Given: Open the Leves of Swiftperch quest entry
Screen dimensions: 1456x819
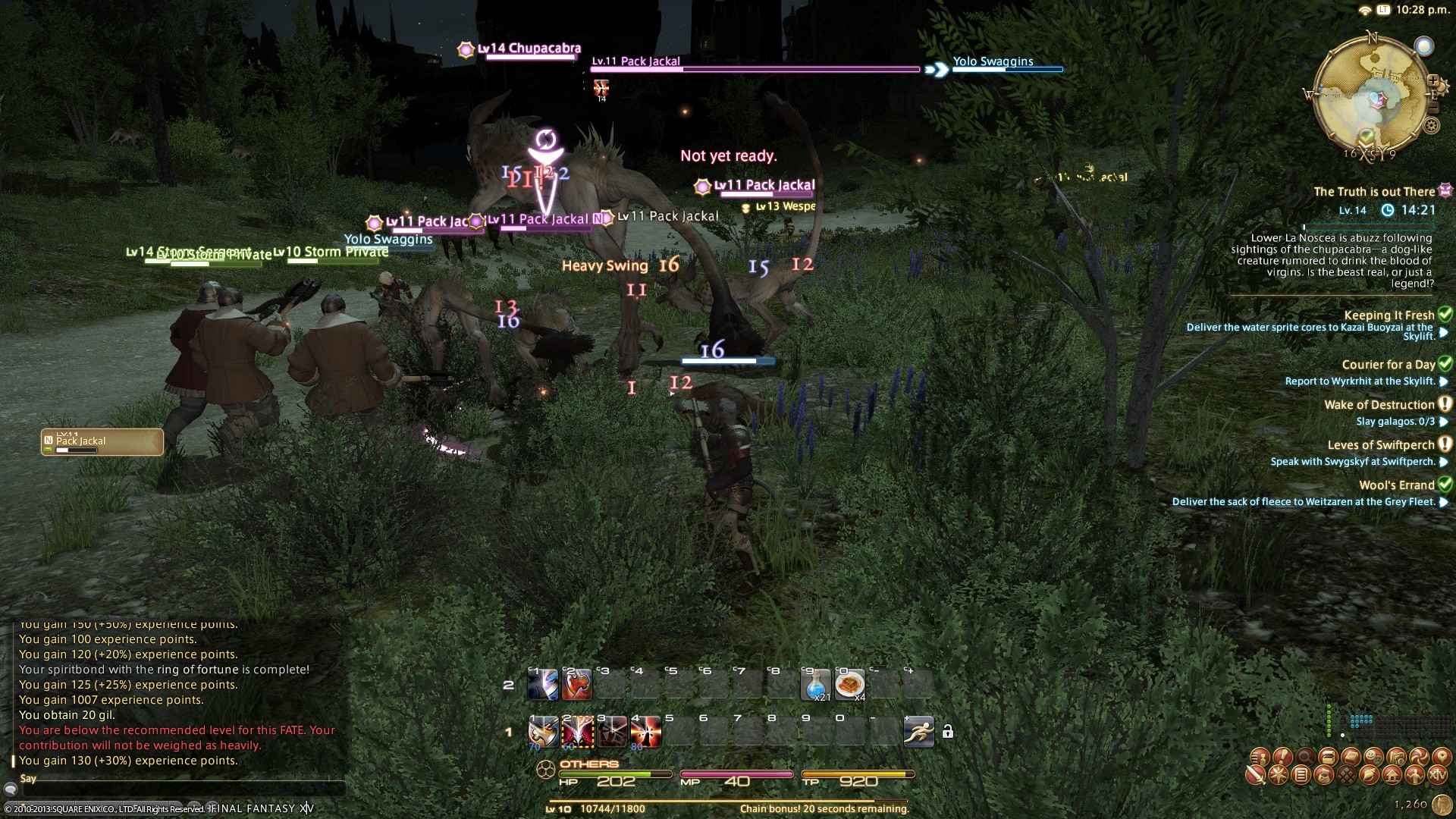Looking at the screenshot, I should (1380, 445).
